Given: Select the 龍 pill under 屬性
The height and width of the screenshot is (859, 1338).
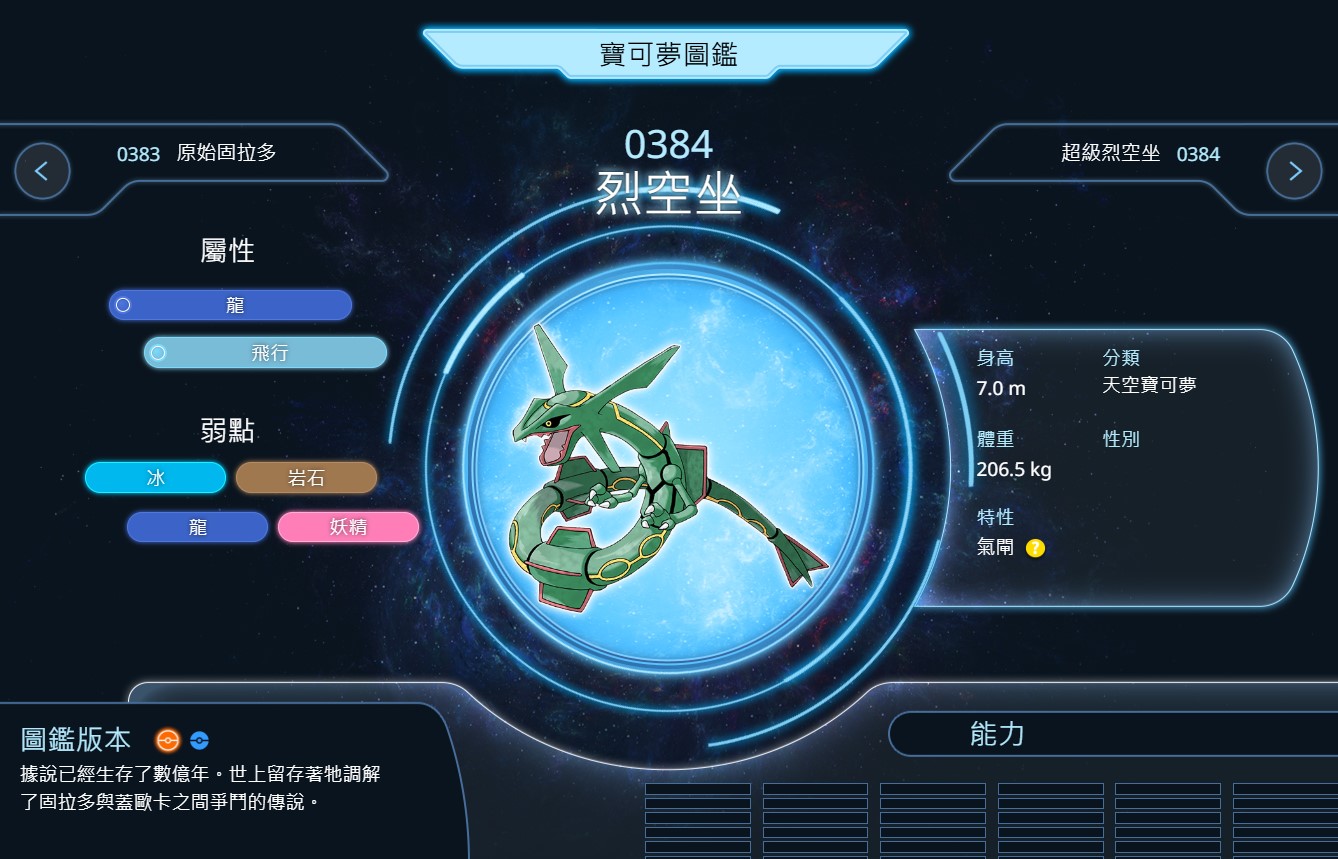Looking at the screenshot, I should (x=231, y=305).
